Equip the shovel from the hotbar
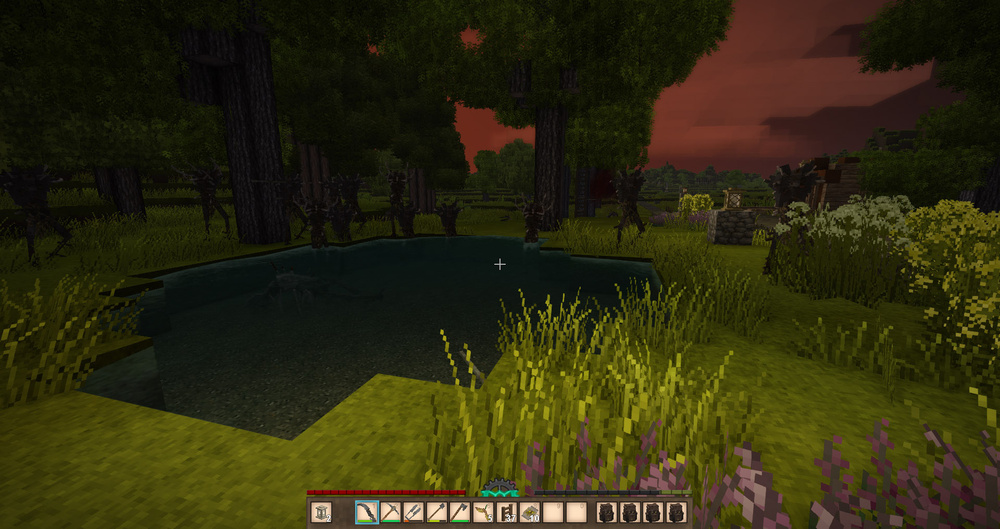 tap(437, 513)
